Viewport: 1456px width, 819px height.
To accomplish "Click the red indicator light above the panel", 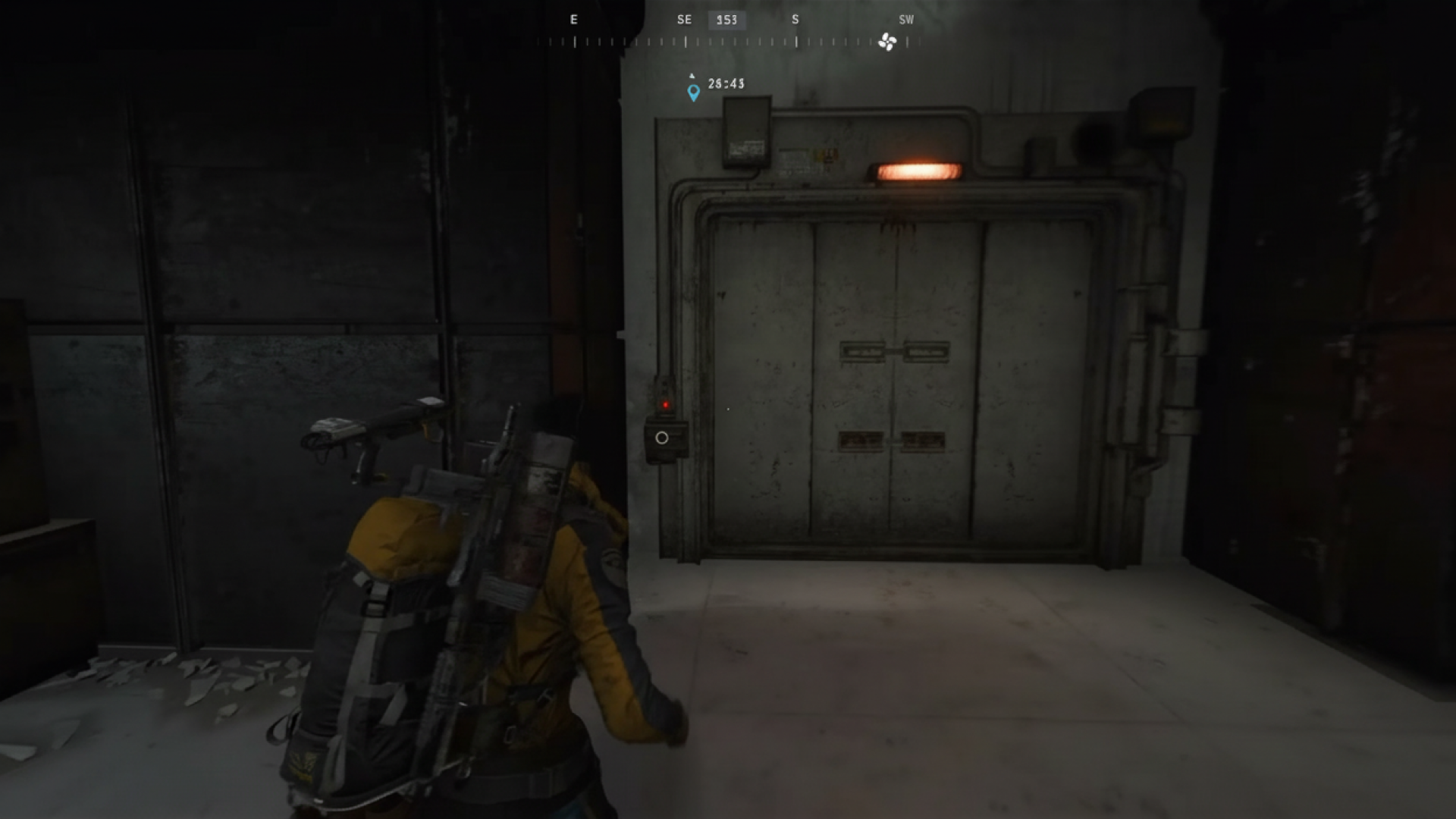I will [665, 406].
